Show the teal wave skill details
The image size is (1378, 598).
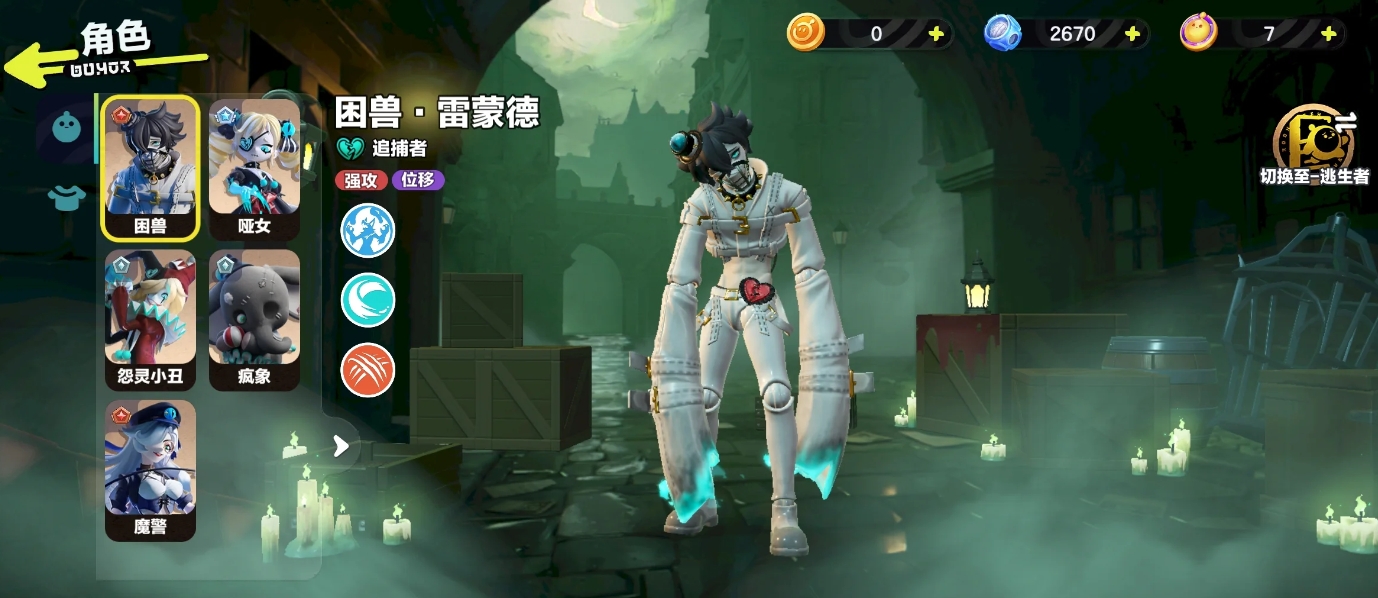(368, 300)
